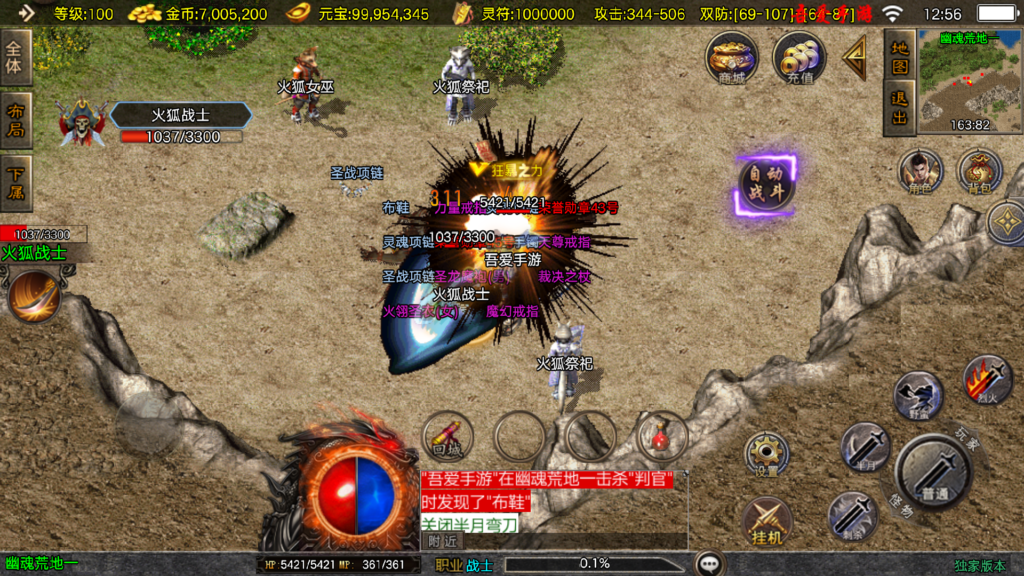Viewport: 1024px width, 576px height.
Task: Activate the 烈火 flaming sword skill
Action: click(x=987, y=379)
